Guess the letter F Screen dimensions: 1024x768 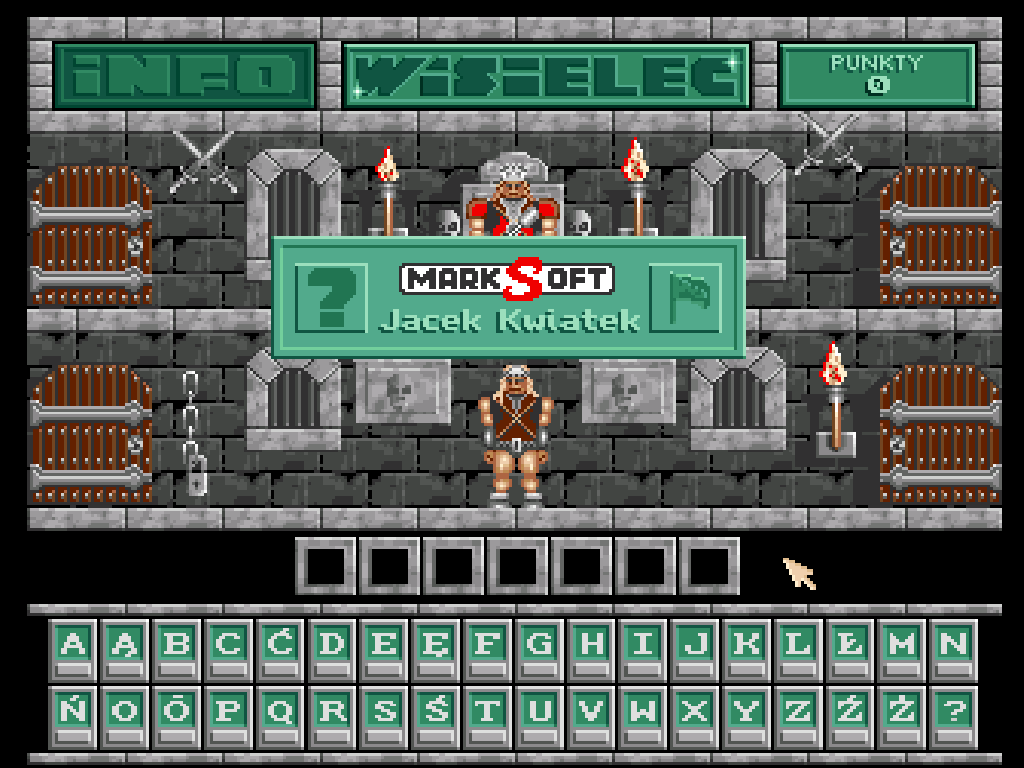click(488, 648)
